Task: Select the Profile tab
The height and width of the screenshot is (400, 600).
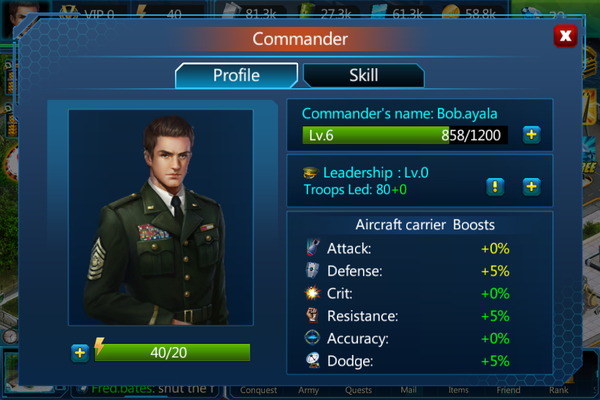Action: click(x=236, y=76)
